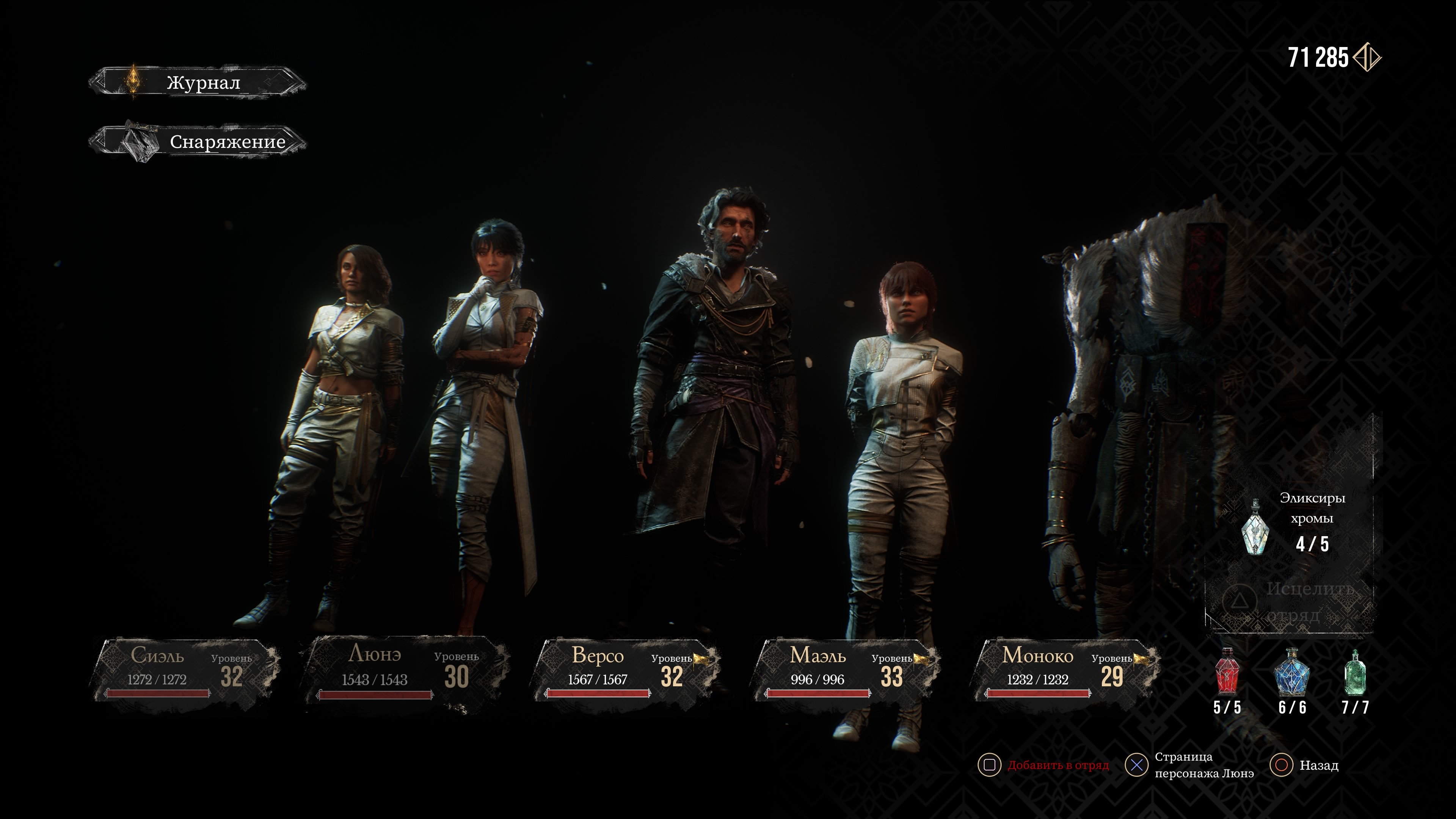Screen dimensions: 1456x819
Task: Click Добавить в отряд
Action: (x=1057, y=765)
